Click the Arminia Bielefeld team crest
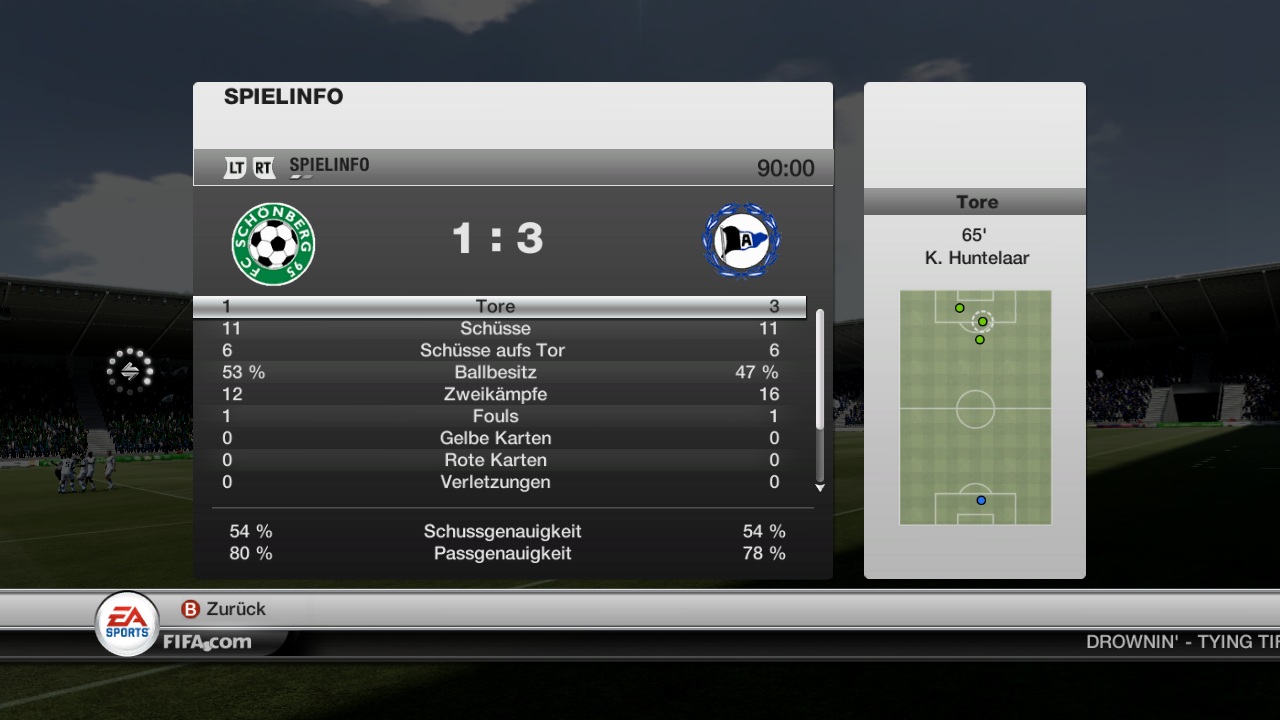The image size is (1280, 720). pos(741,241)
